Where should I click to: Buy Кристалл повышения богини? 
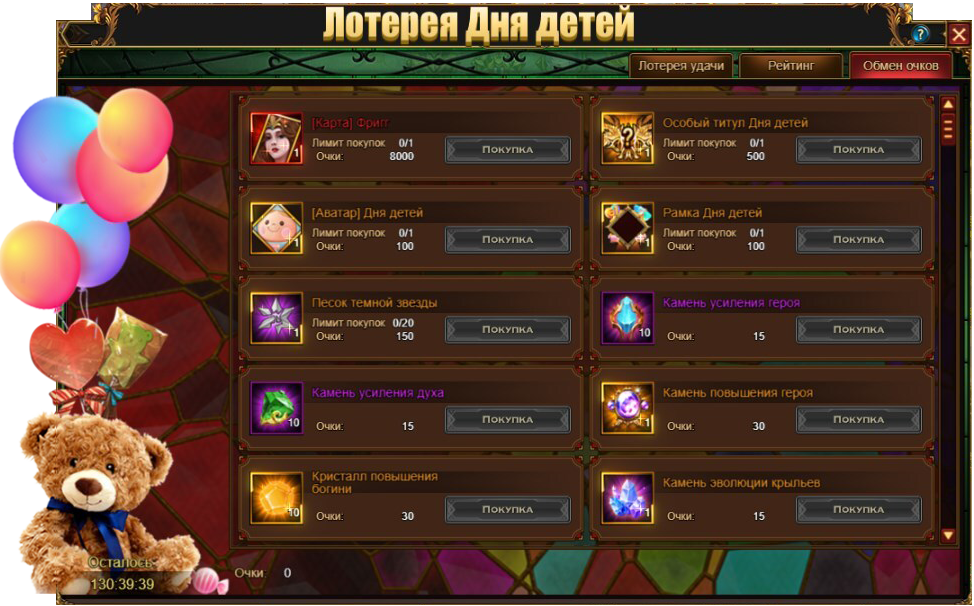507,510
